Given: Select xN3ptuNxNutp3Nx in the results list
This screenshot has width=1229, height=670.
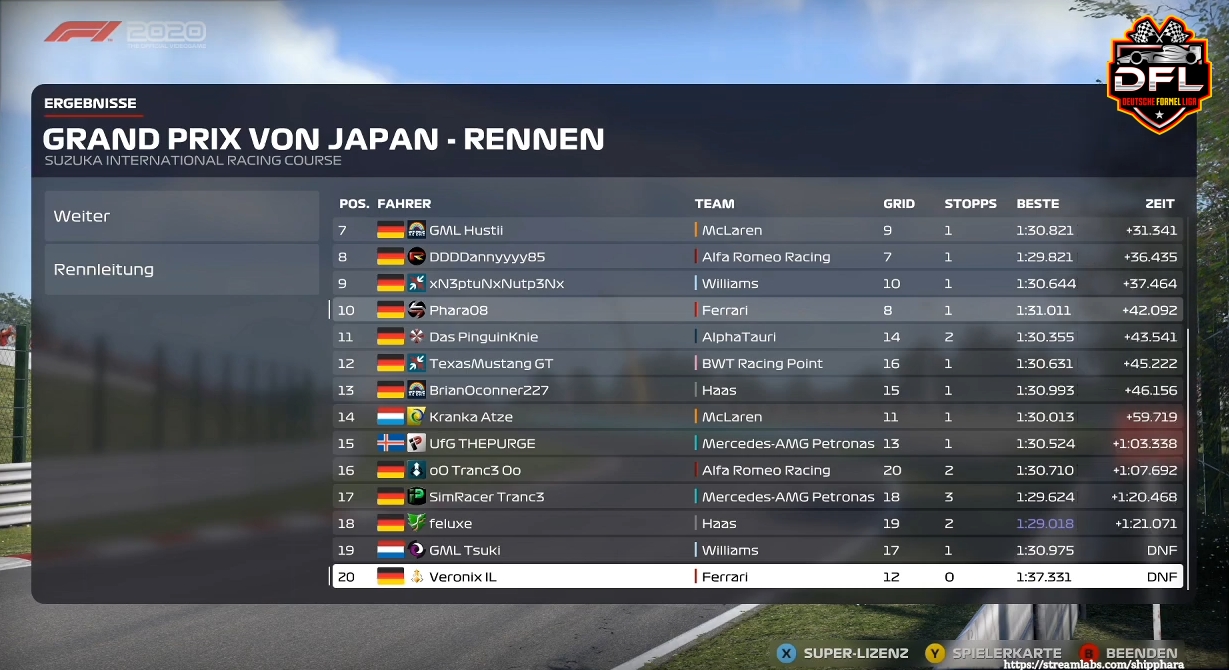Looking at the screenshot, I should pos(757,283).
